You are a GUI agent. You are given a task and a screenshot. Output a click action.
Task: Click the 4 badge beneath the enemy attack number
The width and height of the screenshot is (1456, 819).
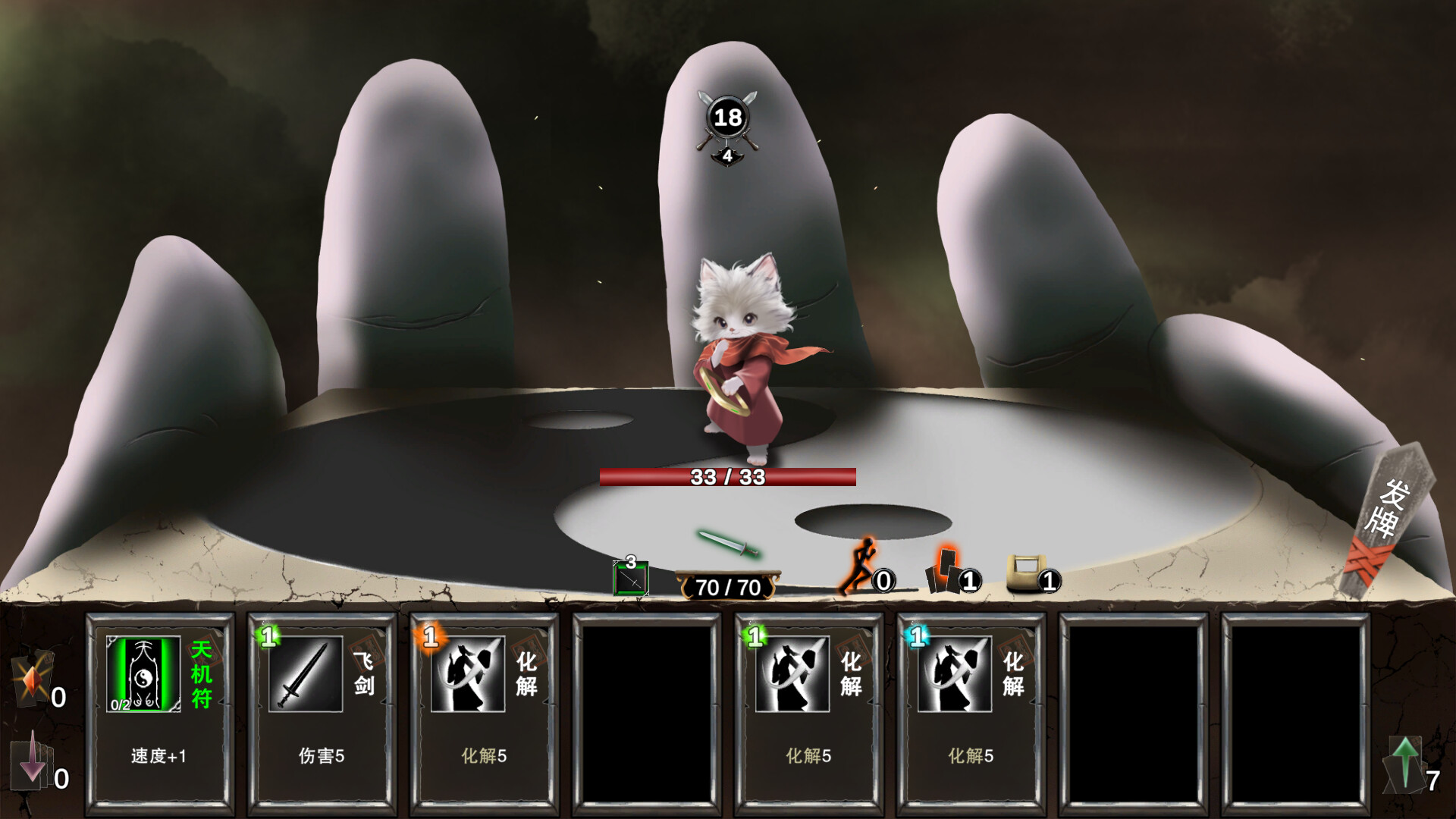point(729,157)
